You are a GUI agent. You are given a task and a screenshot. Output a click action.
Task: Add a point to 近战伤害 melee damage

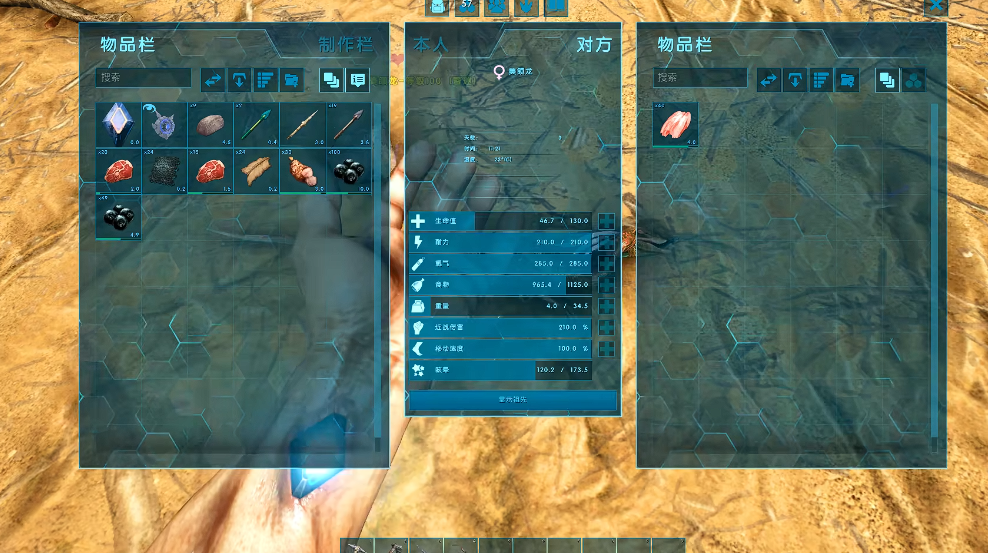[x=606, y=327]
